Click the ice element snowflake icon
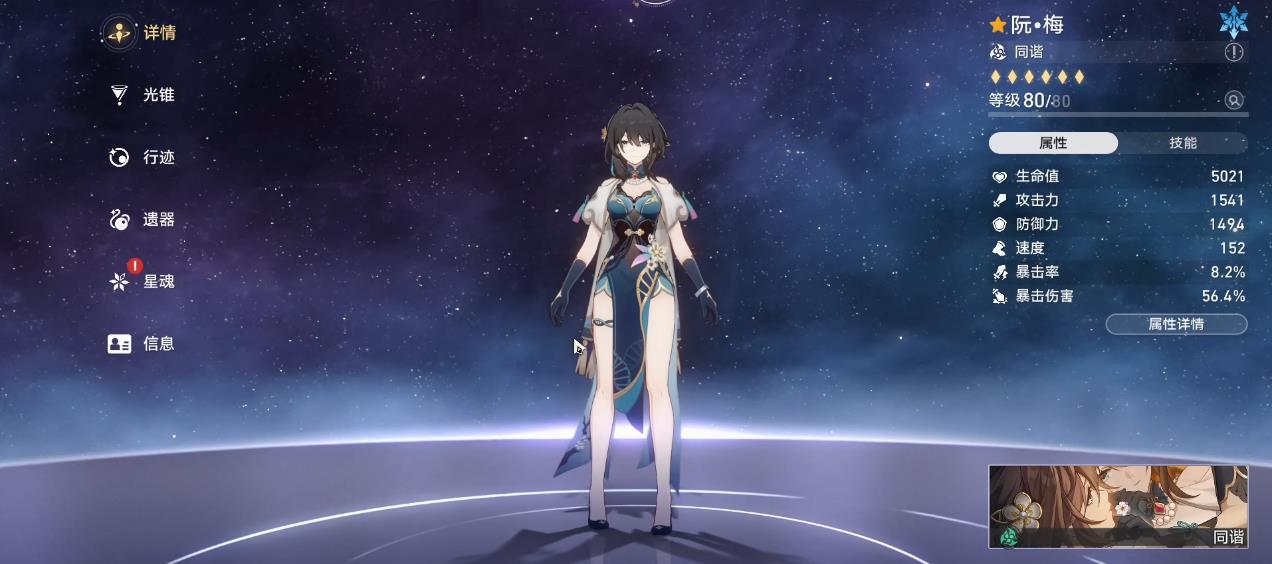 pyautogui.click(x=1233, y=22)
